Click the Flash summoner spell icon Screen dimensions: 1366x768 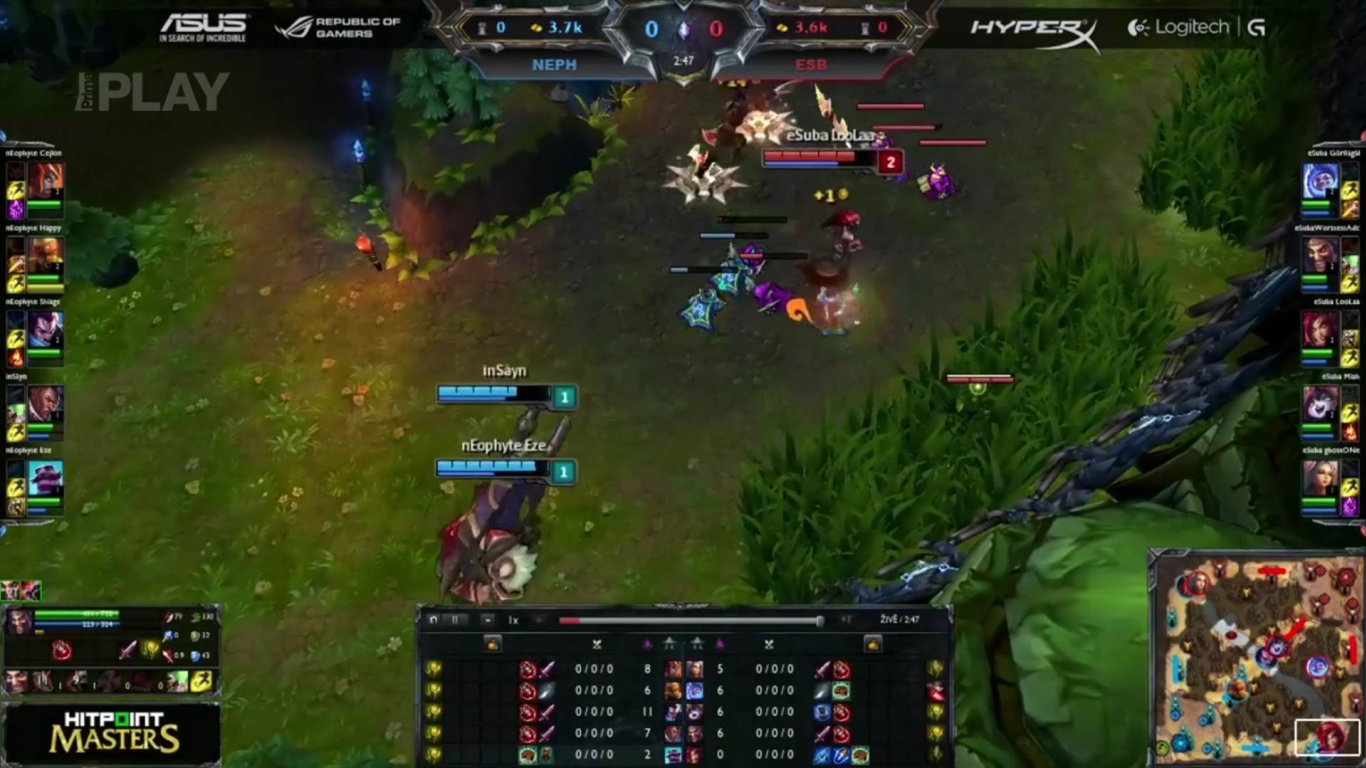(201, 681)
